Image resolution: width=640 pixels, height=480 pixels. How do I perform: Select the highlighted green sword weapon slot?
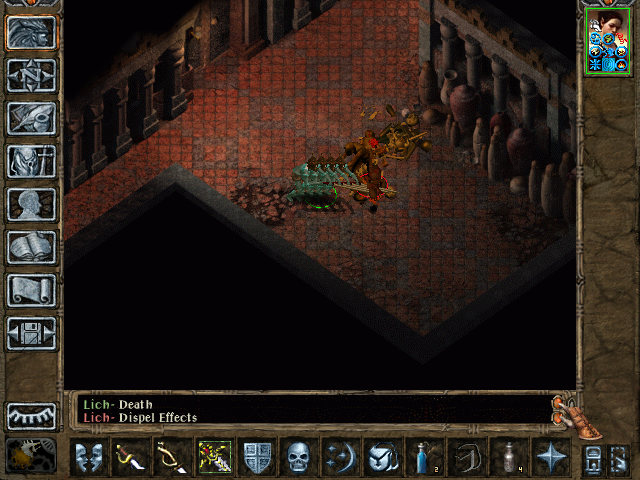pos(214,457)
